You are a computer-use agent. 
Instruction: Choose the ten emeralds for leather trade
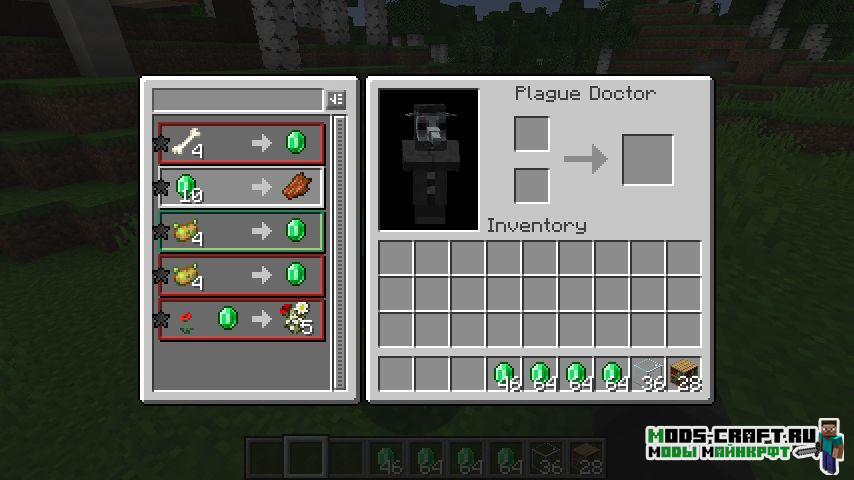241,187
